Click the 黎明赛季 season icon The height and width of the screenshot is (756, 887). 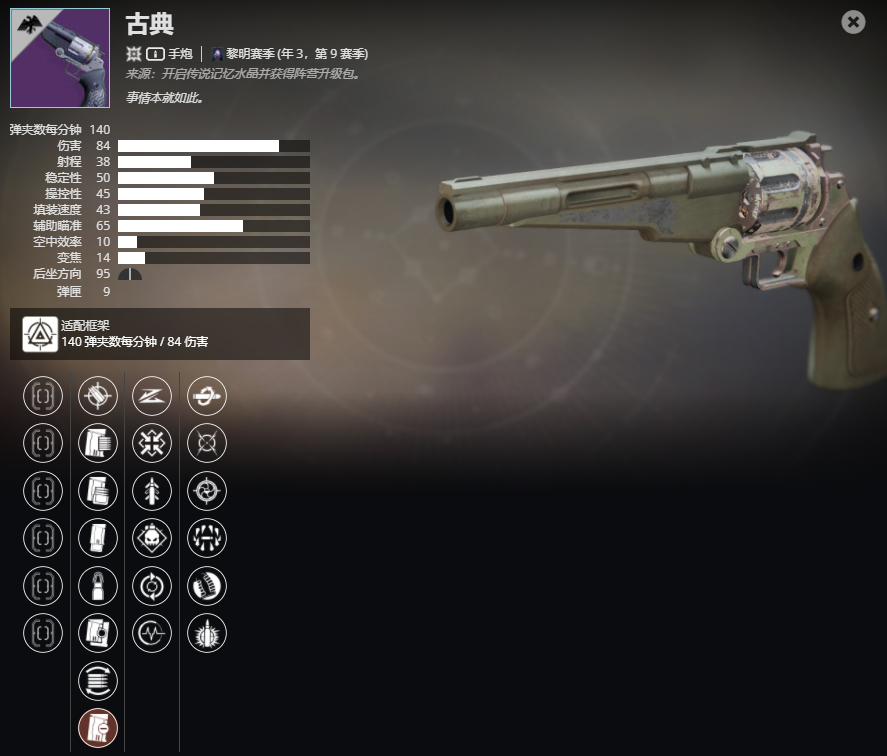coord(217,54)
